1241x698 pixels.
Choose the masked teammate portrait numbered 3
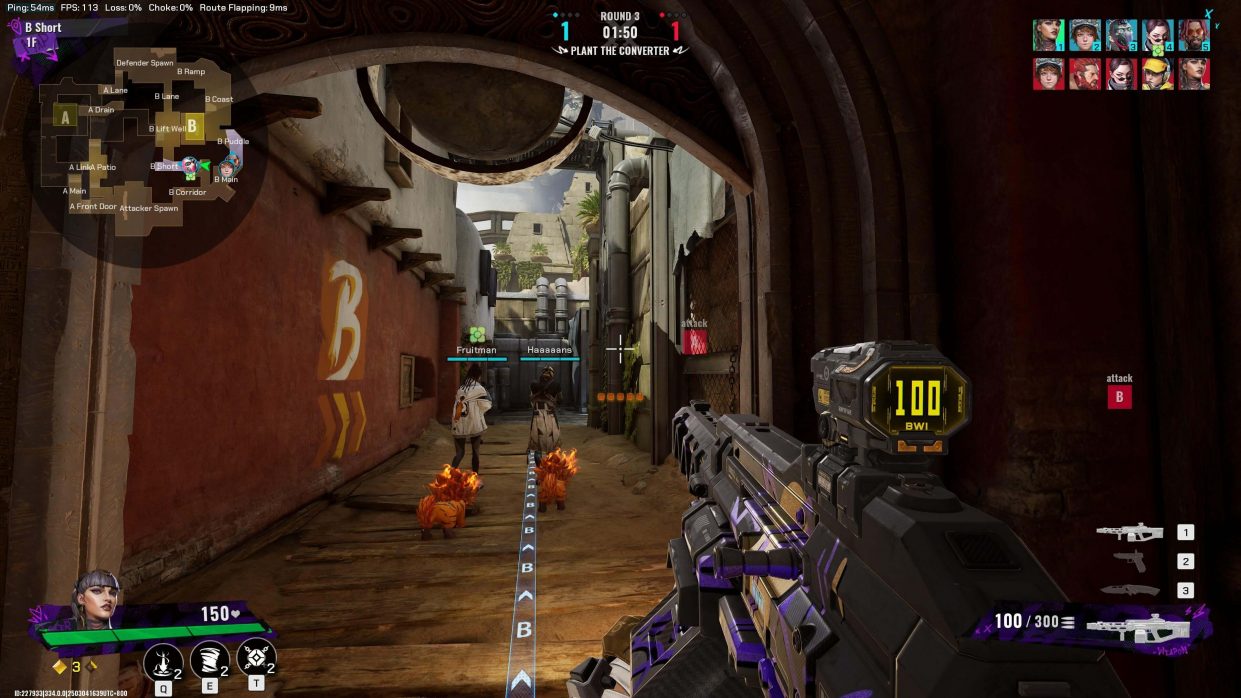click(1122, 35)
